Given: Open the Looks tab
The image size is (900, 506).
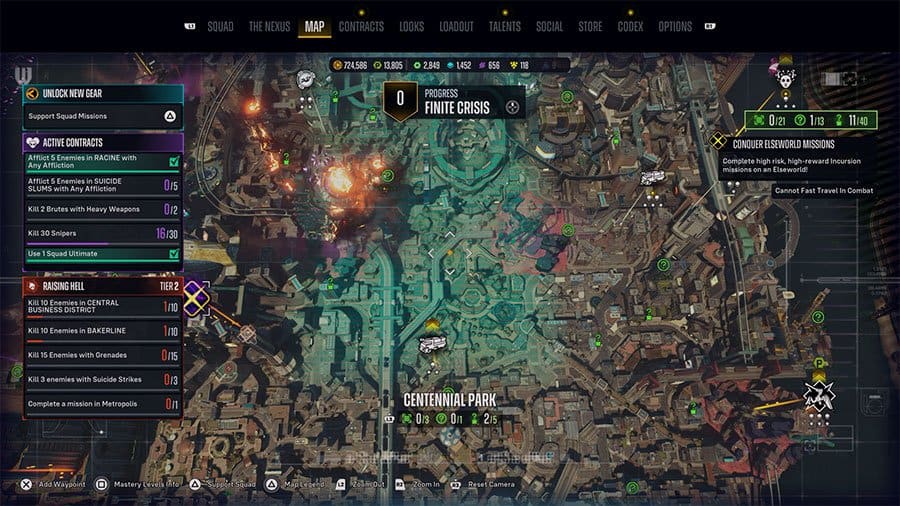Looking at the screenshot, I should [x=411, y=26].
